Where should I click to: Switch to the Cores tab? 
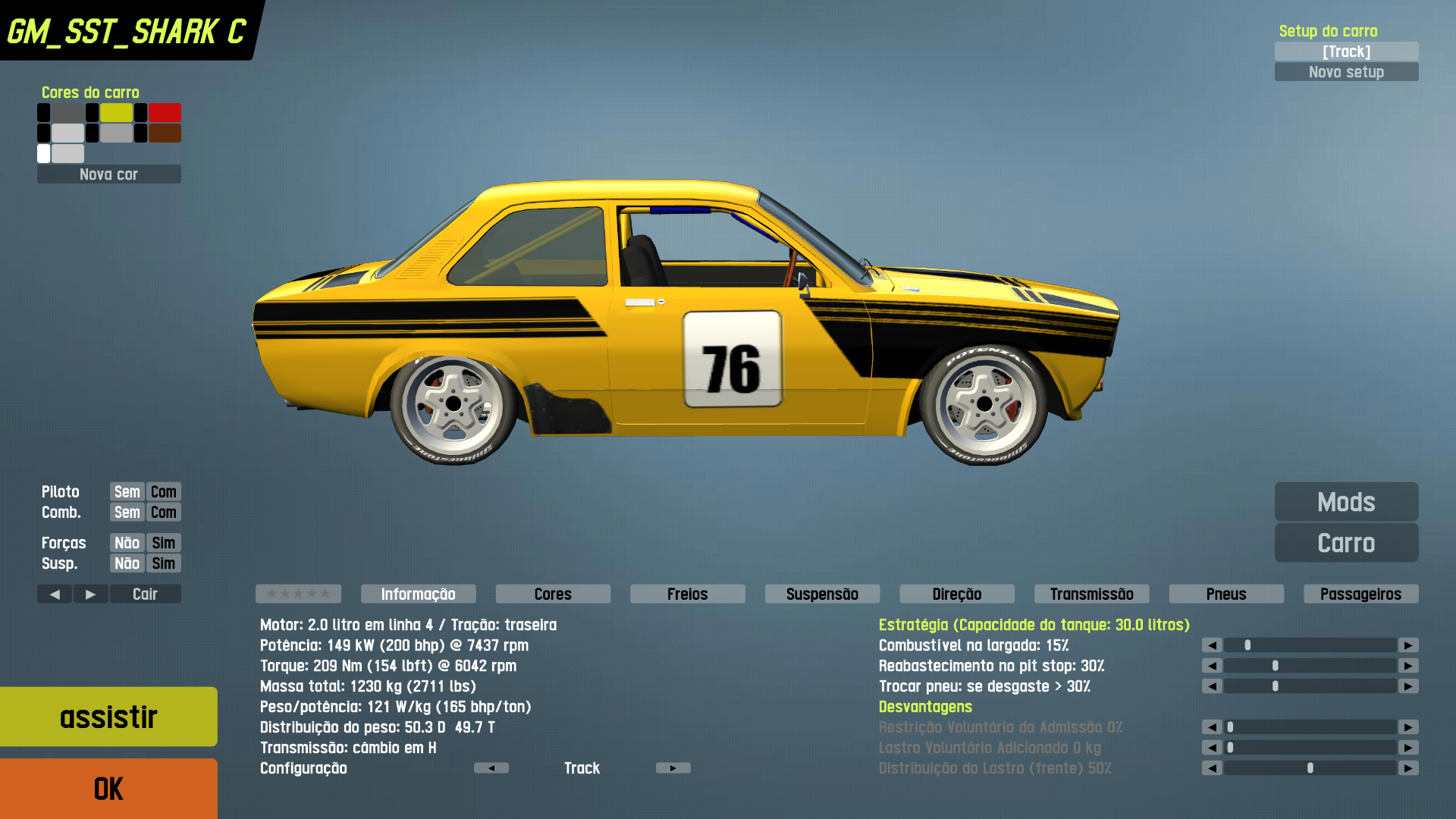coord(553,594)
